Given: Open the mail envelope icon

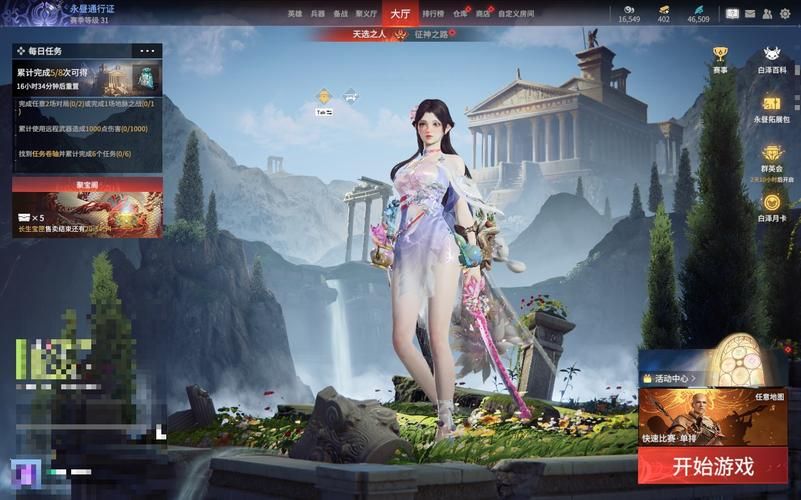Looking at the screenshot, I should click(750, 13).
